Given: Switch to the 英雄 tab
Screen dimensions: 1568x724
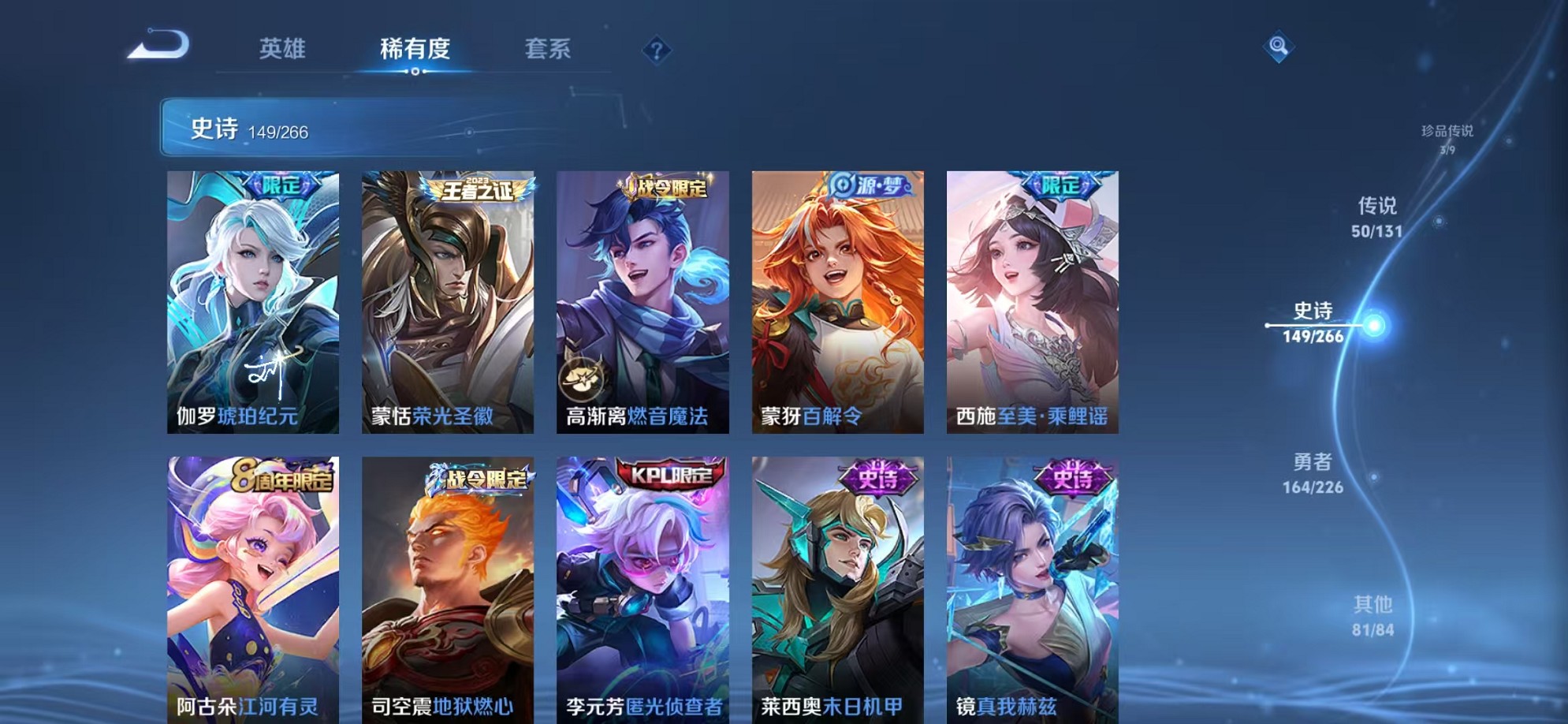Looking at the screenshot, I should point(284,49).
